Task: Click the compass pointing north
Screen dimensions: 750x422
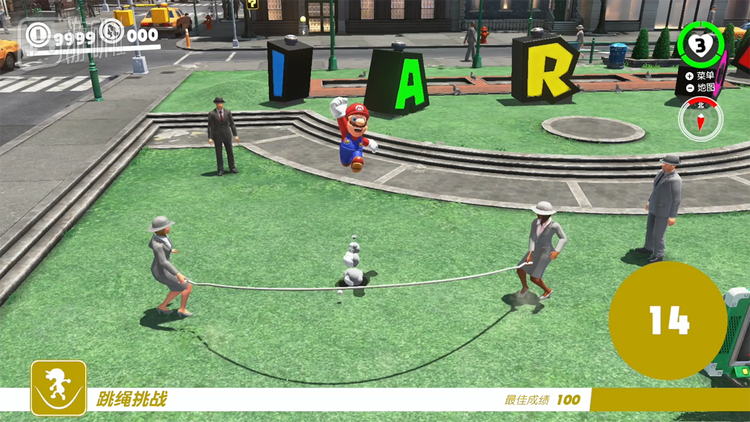Action: click(x=699, y=120)
